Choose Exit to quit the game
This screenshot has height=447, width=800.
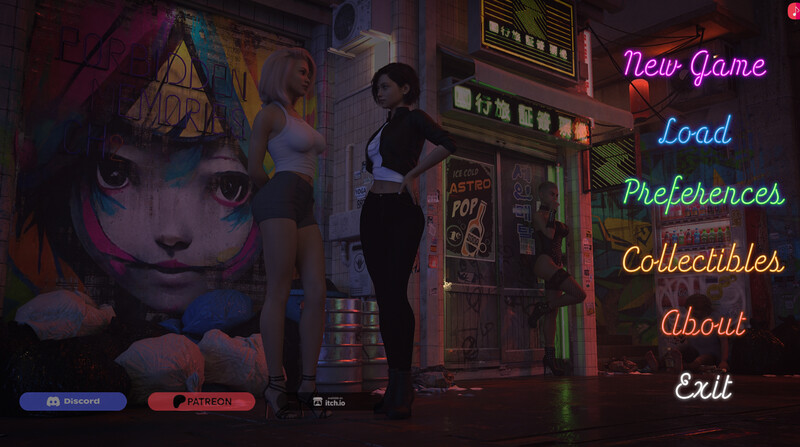(703, 386)
